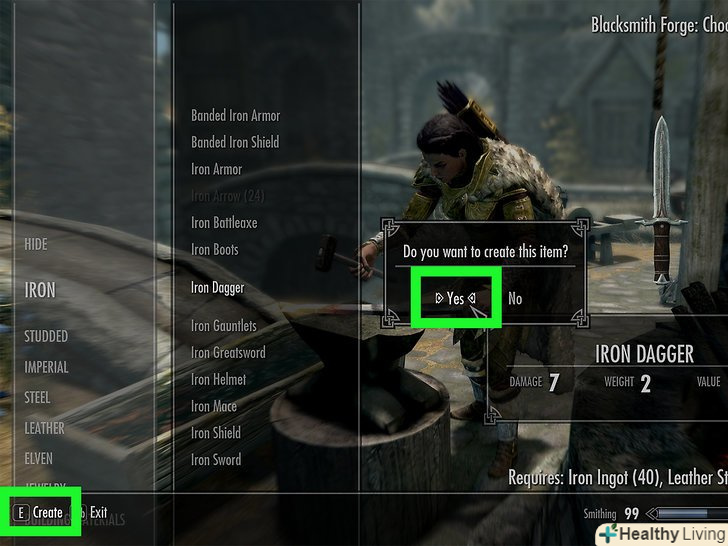Open the Steel category
Screen dimensions: 728x546
click(37, 397)
